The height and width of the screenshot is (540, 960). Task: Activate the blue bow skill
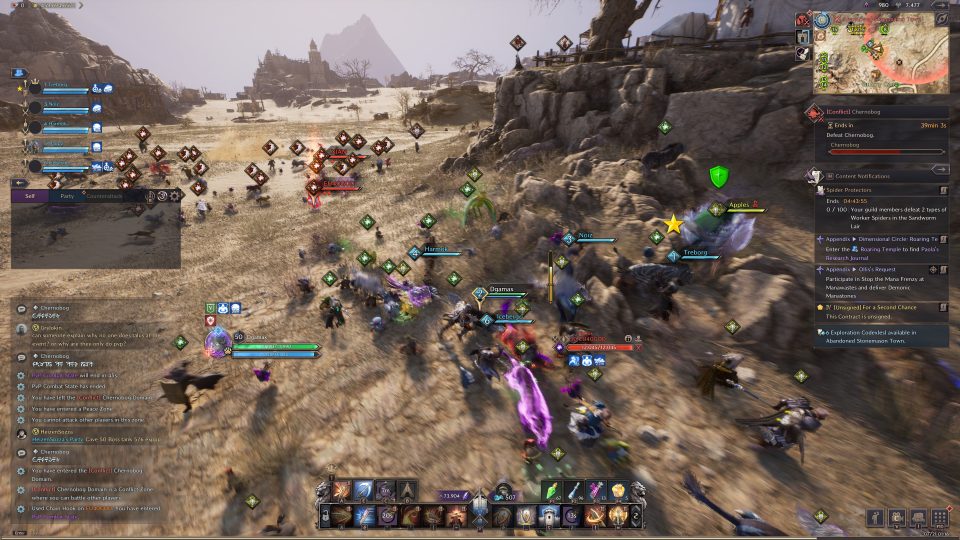[x=364, y=490]
